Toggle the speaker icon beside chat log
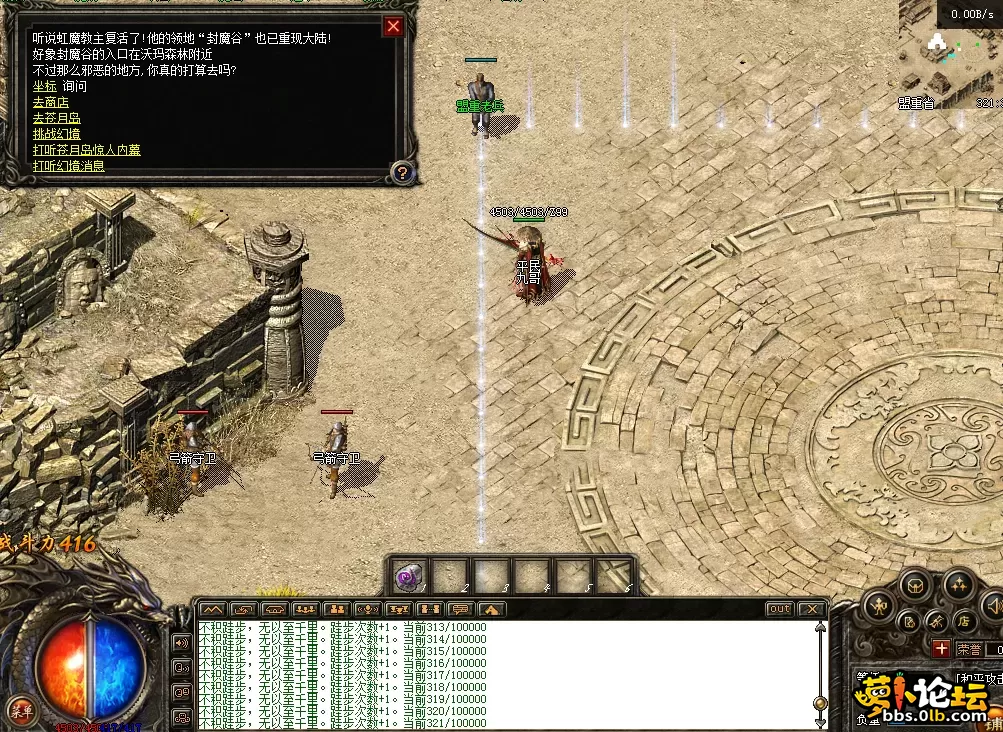Screen dimensions: 1003x732 pyautogui.click(x=182, y=642)
